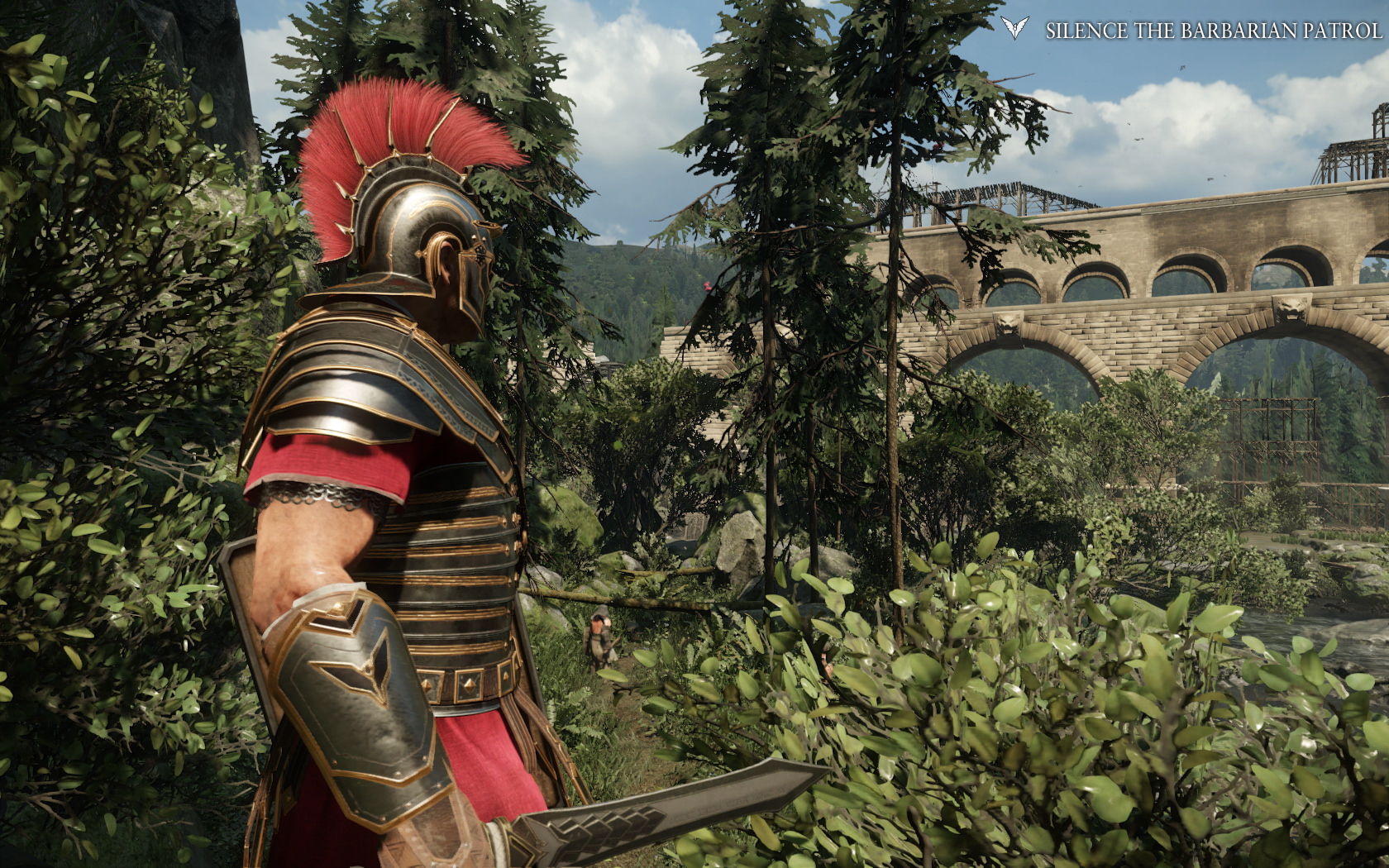1389x868 pixels.
Task: Select the eagle objective marker icon
Action: (x=1014, y=29)
